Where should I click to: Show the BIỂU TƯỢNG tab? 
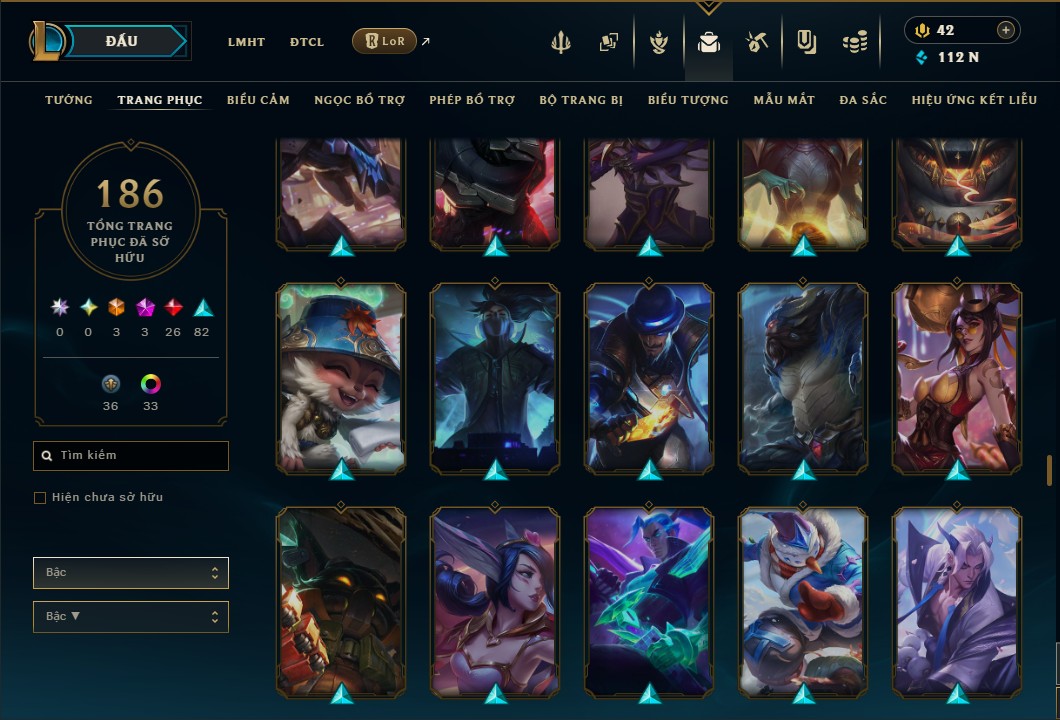688,100
